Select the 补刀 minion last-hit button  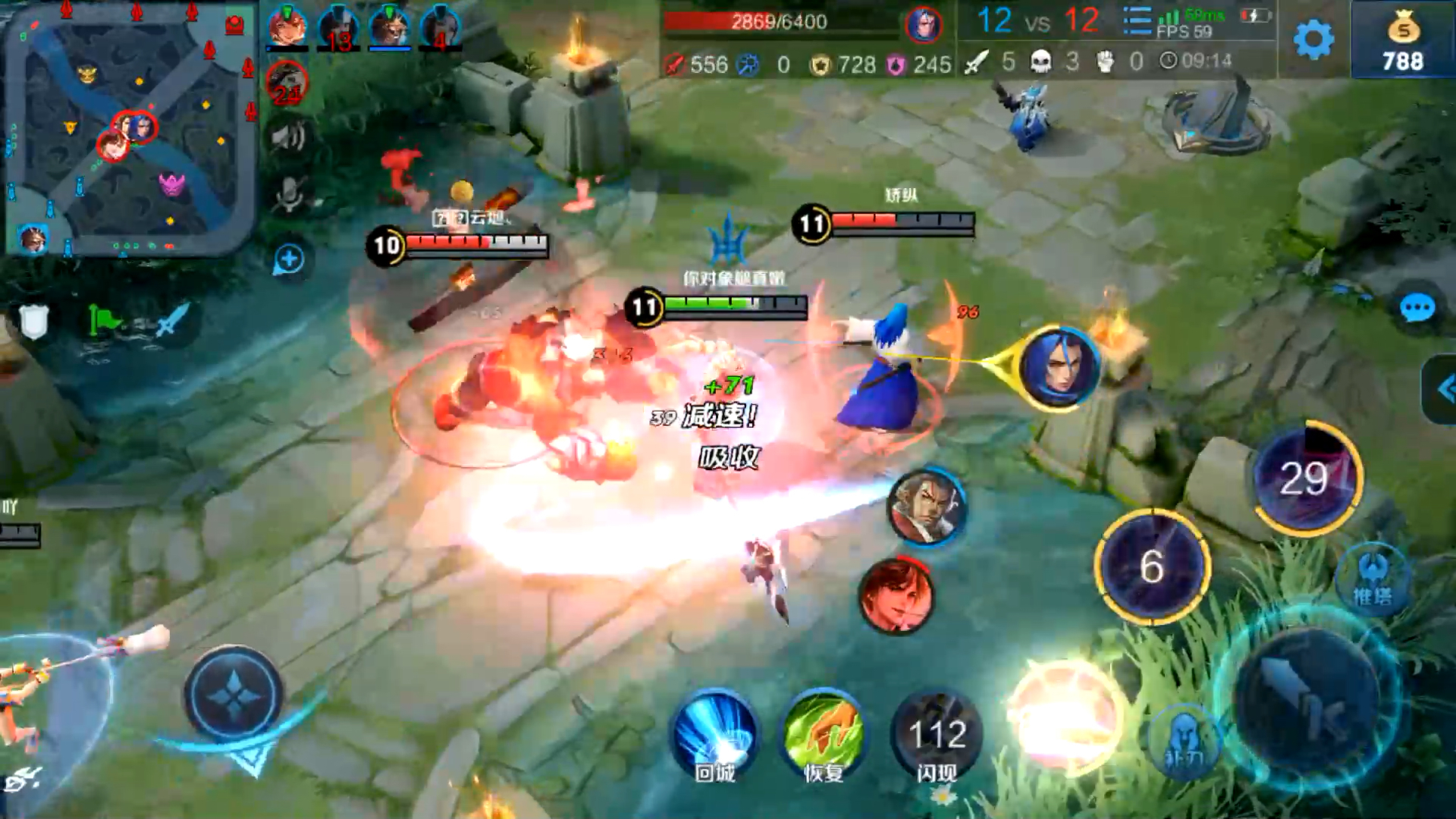tap(1185, 742)
